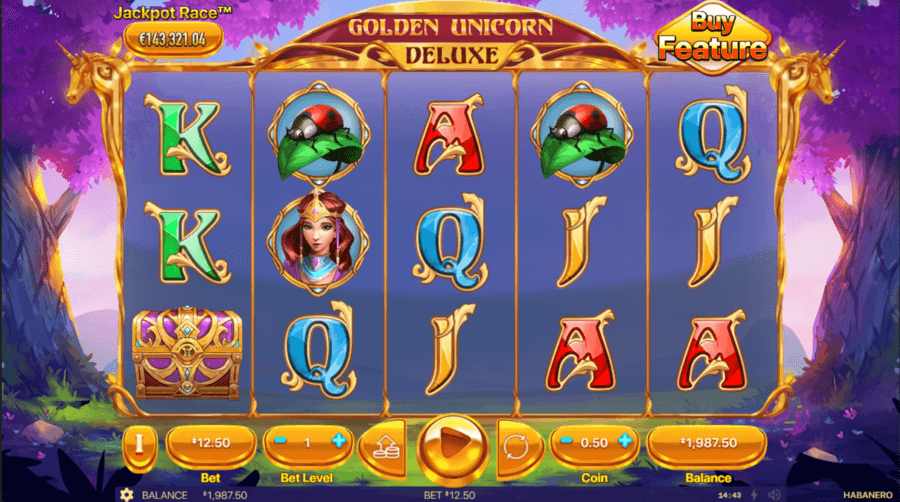Set max bet with the coin stack button
The height and width of the screenshot is (502, 900).
(380, 443)
